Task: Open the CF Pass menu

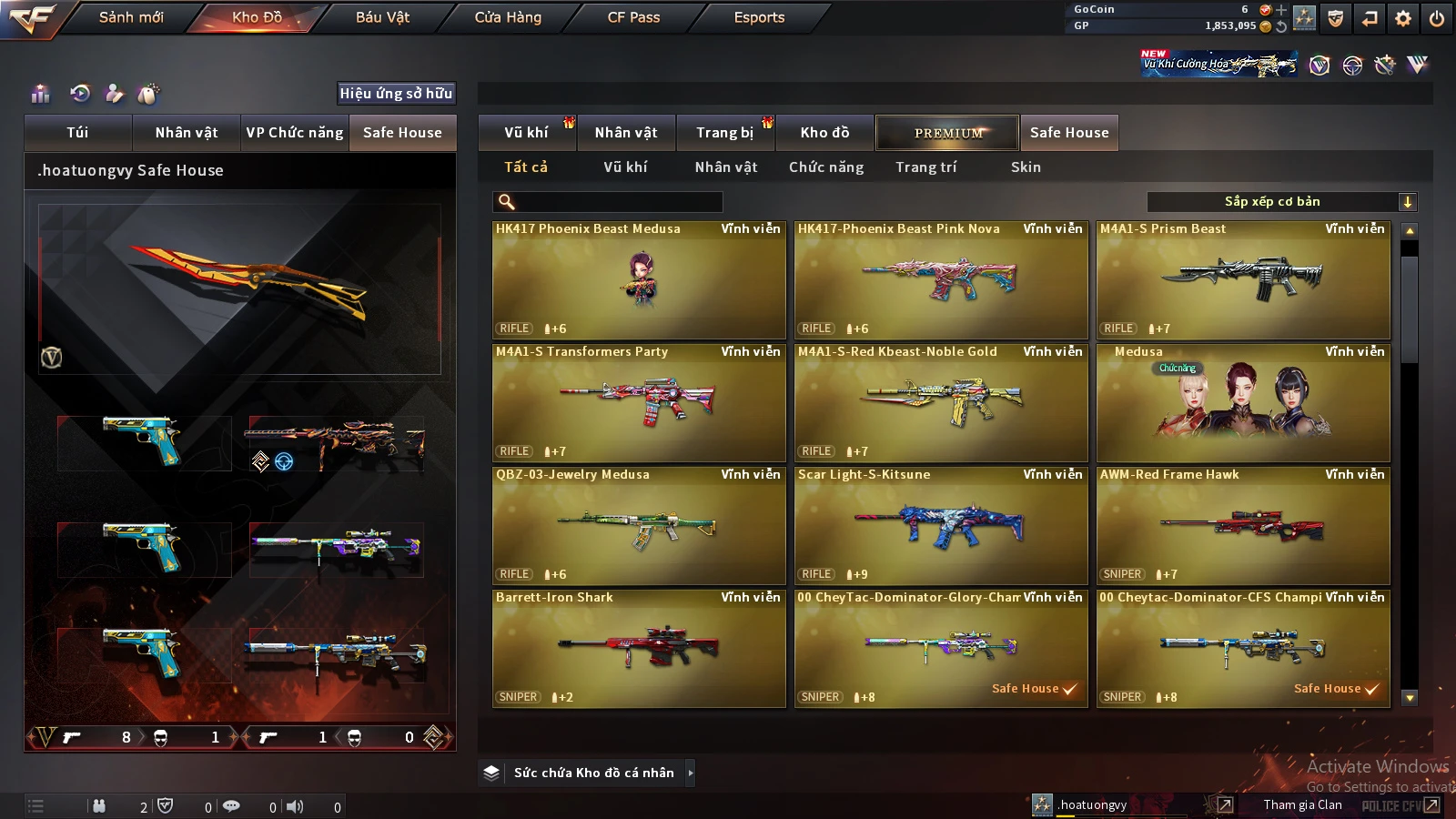Action: 633,17
